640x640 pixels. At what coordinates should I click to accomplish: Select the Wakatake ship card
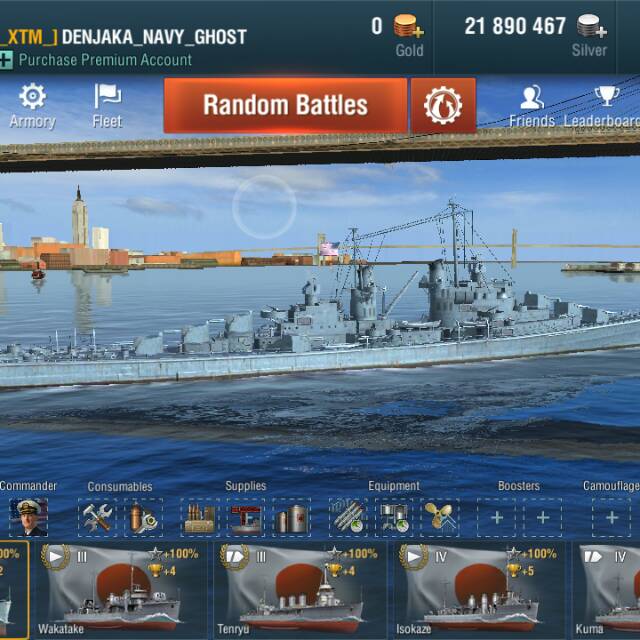122,590
